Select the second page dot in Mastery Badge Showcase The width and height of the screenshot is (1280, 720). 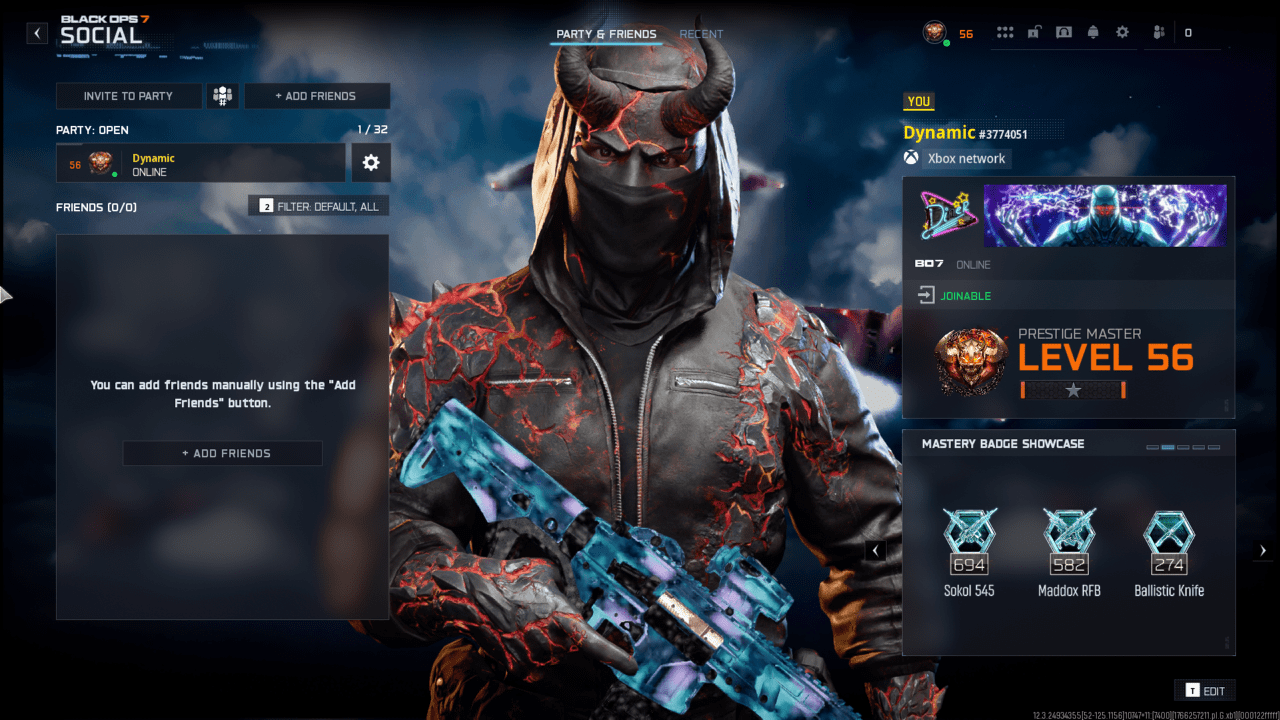(x=1168, y=446)
